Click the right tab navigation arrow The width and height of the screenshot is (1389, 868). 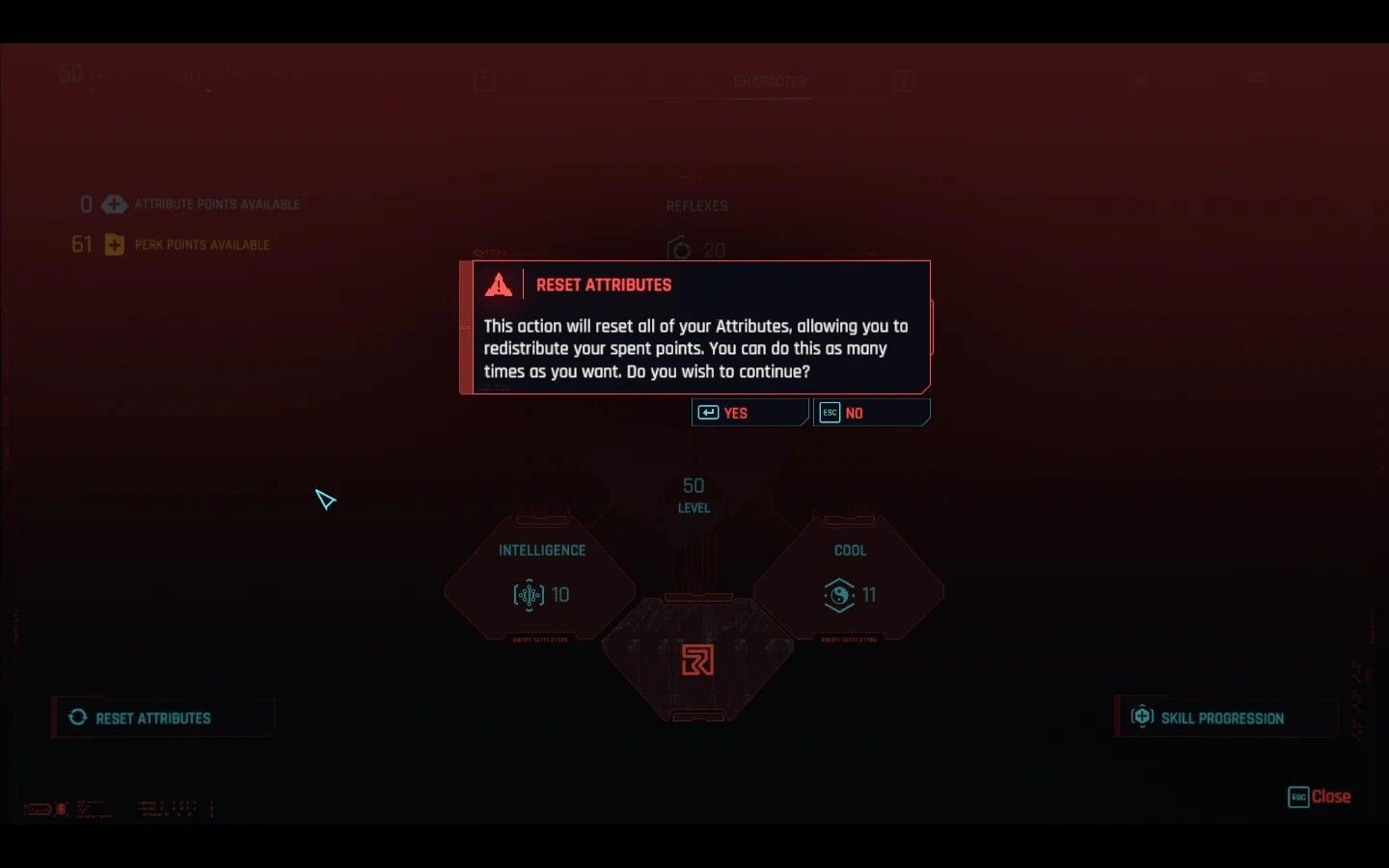[x=904, y=81]
